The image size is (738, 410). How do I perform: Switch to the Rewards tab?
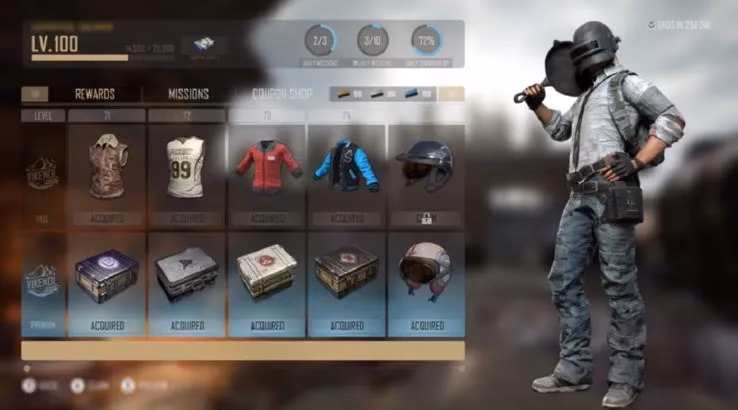coord(95,94)
